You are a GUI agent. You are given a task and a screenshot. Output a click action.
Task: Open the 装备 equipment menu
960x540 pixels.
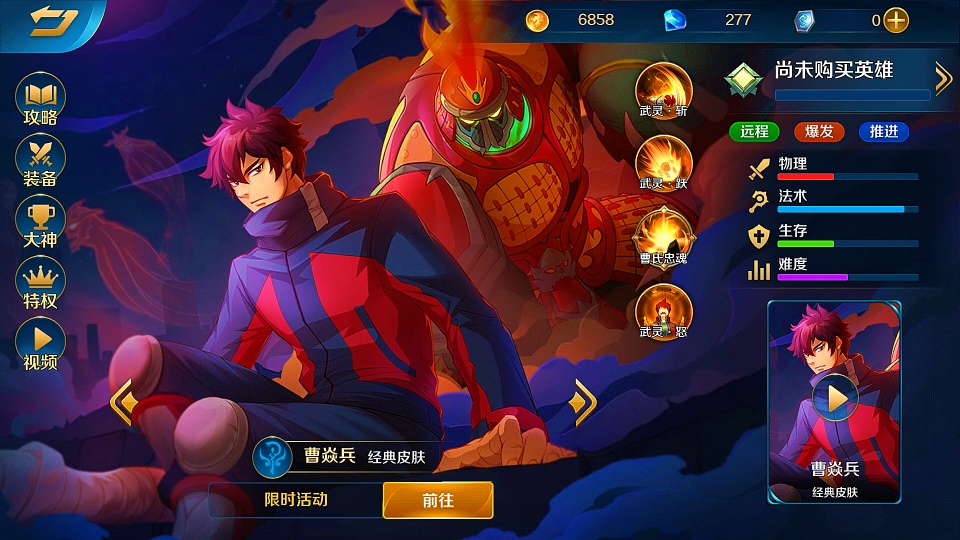click(41, 161)
